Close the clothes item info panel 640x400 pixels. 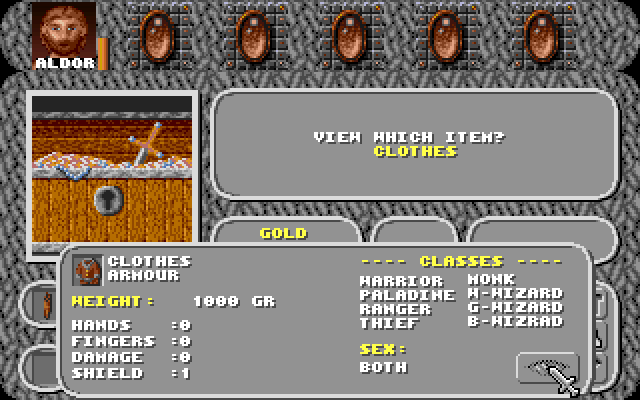547,369
